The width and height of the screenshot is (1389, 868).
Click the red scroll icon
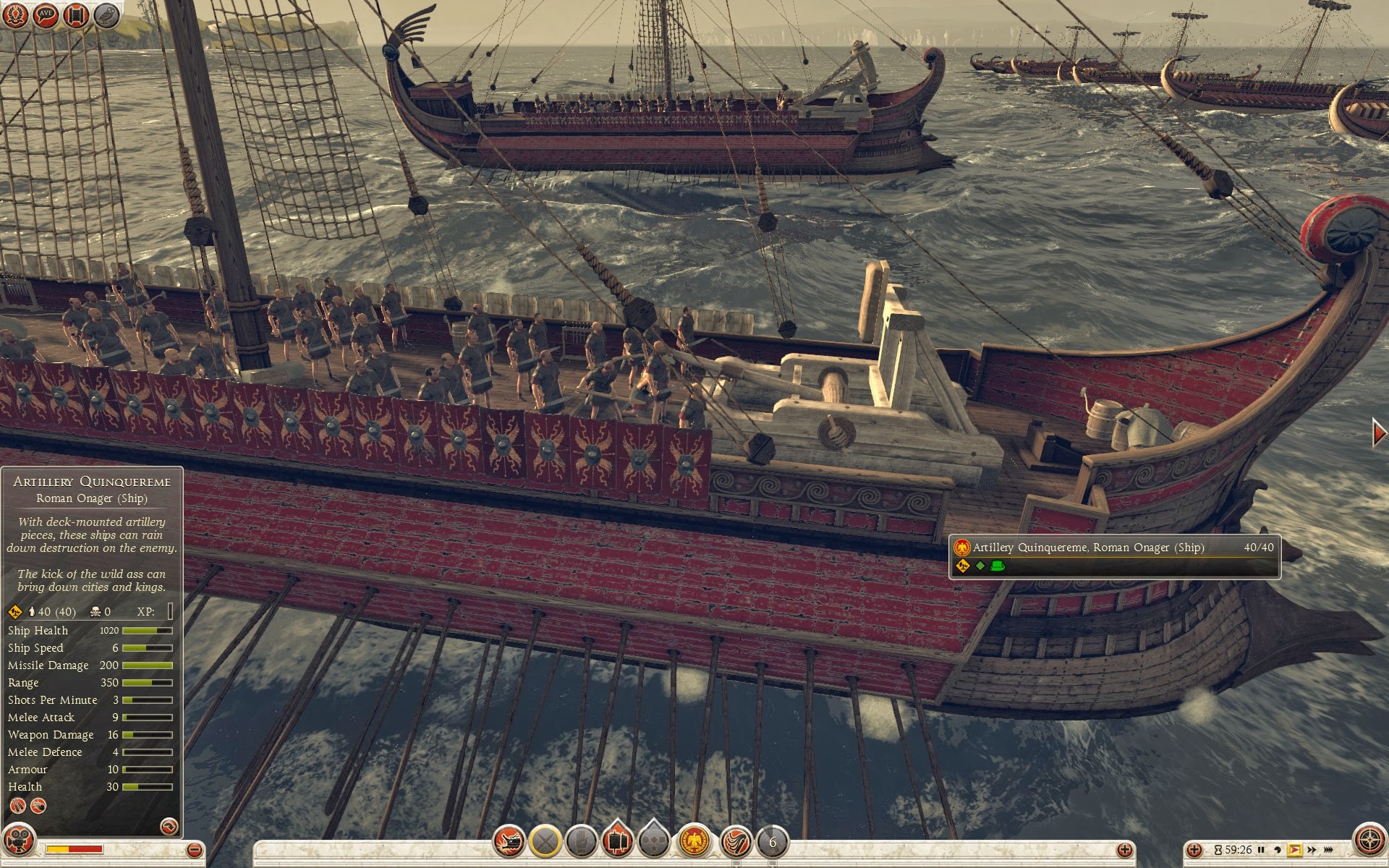tap(76, 15)
